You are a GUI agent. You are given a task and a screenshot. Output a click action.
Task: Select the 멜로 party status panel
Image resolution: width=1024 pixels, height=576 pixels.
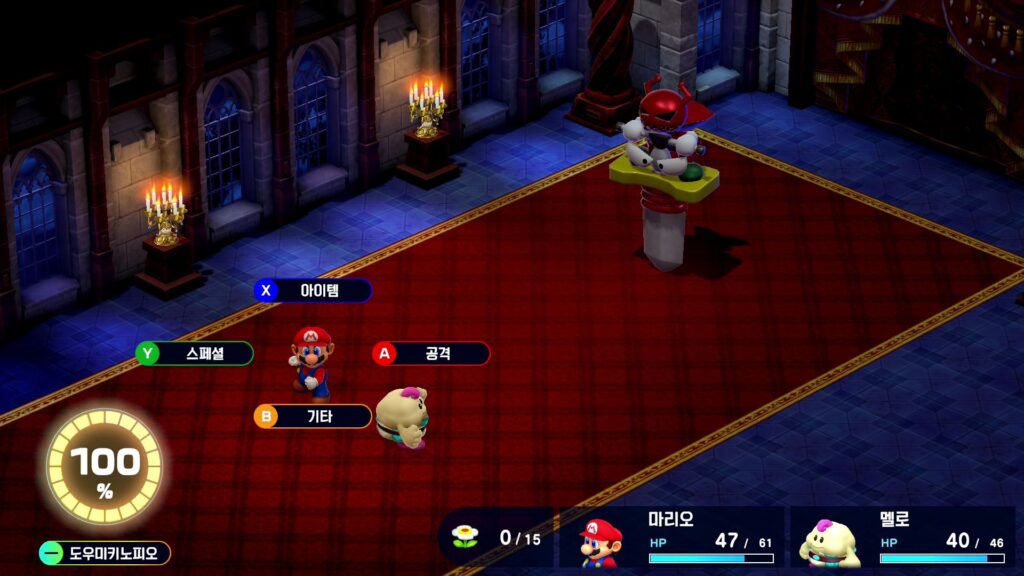coord(902,539)
